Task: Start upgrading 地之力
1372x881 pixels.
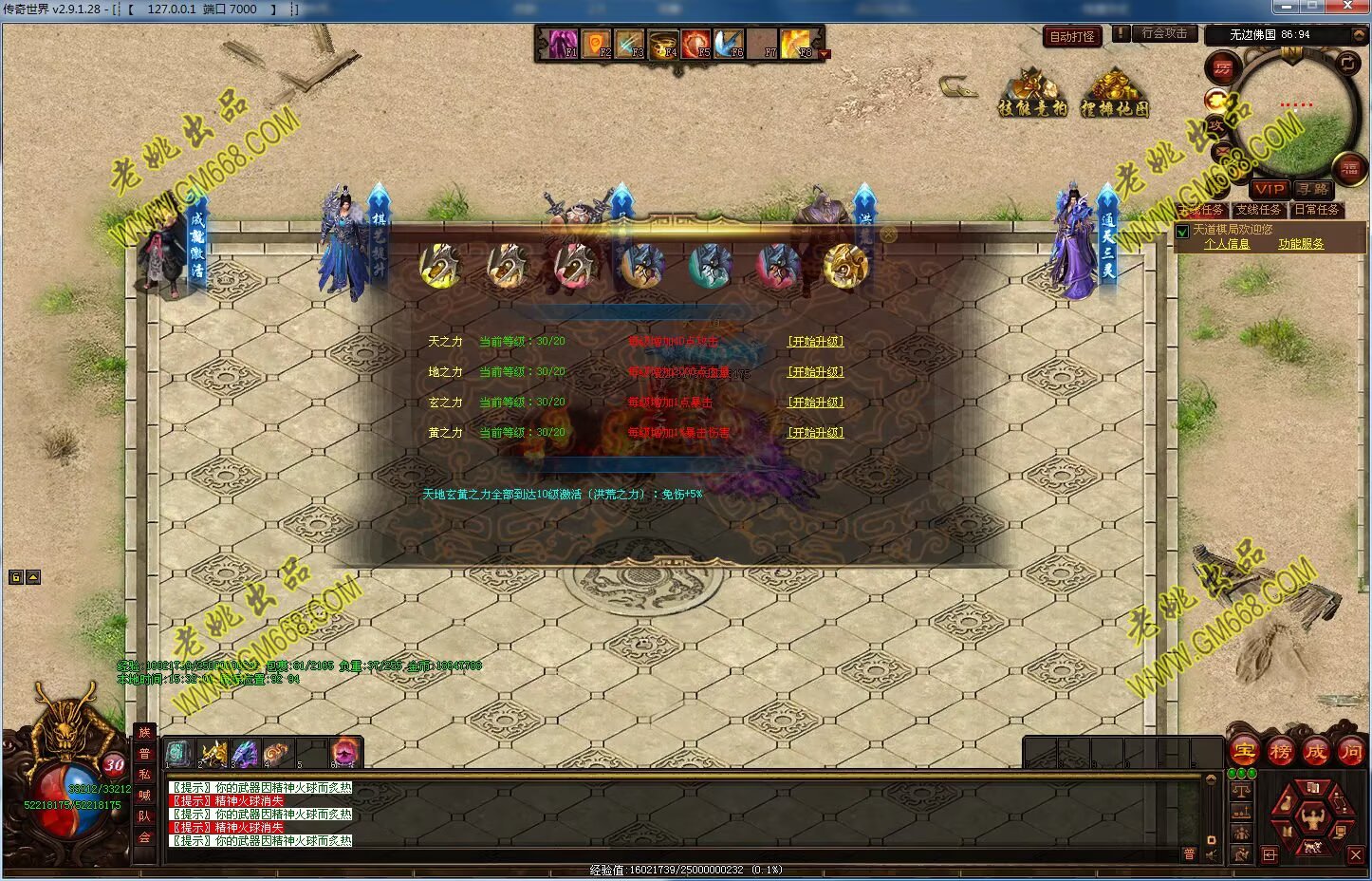Action: pyautogui.click(x=815, y=372)
